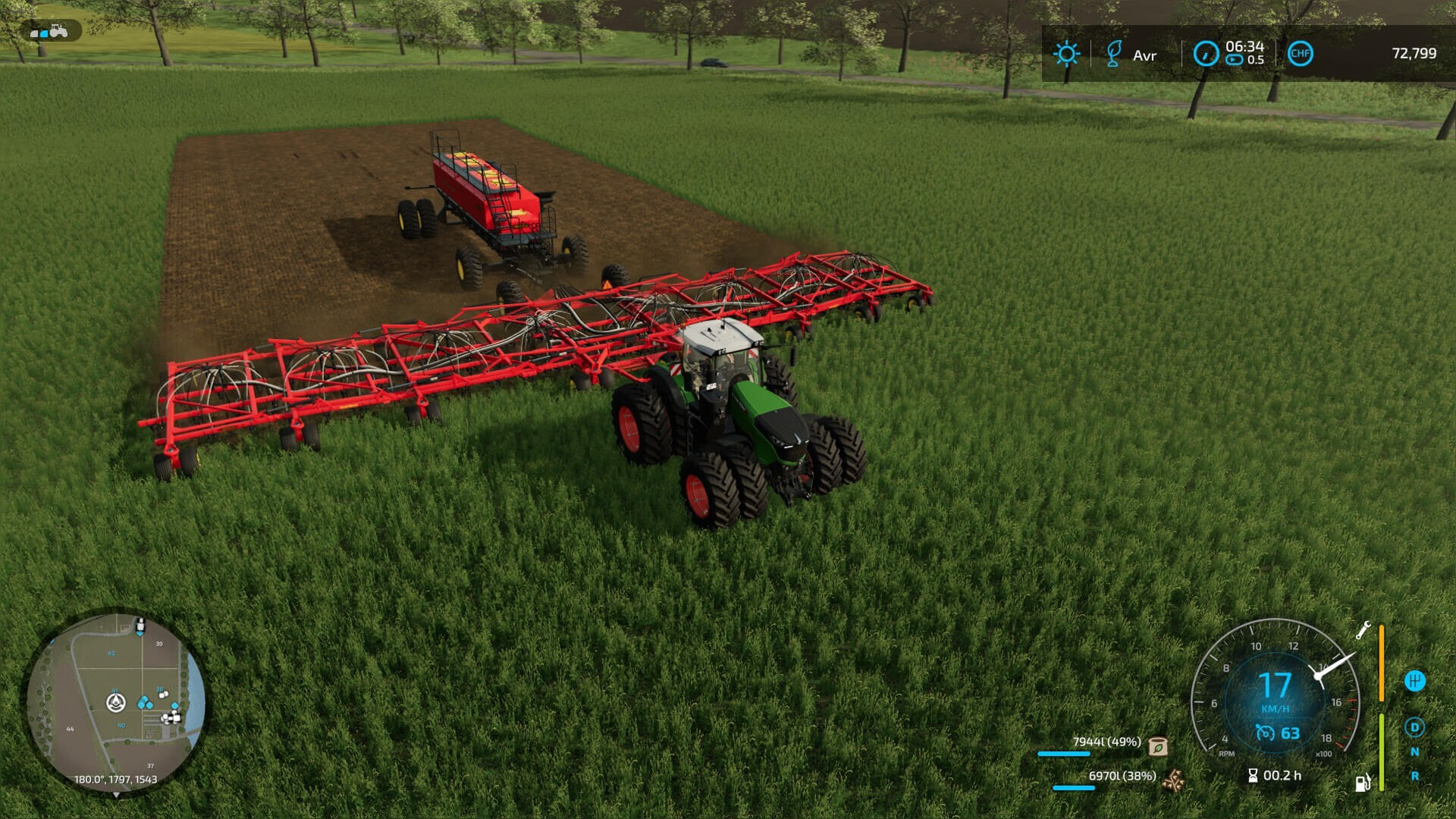Click the season plant icon beside Avr
The image size is (1456, 819).
click(1113, 54)
